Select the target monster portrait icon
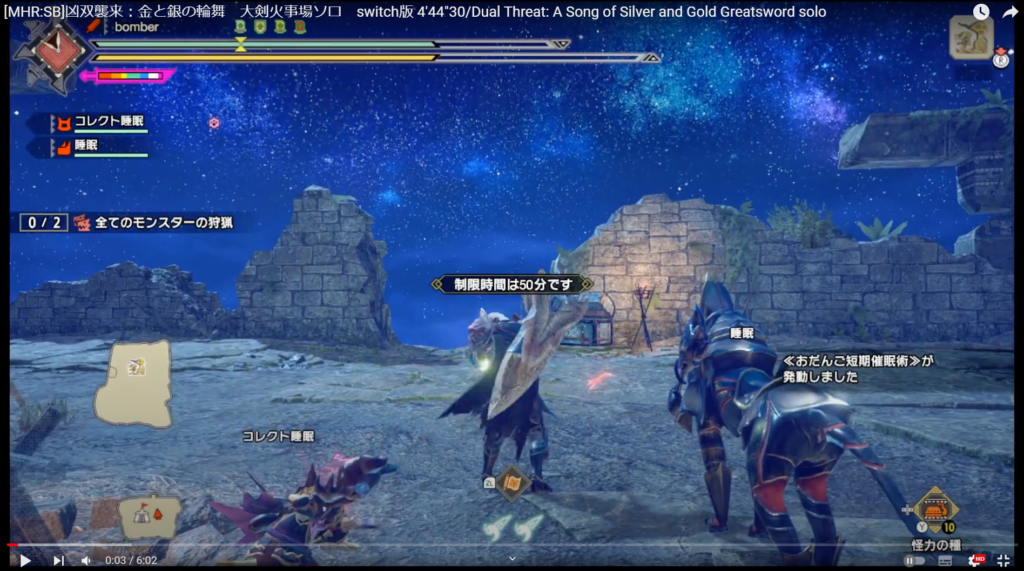Image resolution: width=1024 pixels, height=571 pixels. (970, 37)
